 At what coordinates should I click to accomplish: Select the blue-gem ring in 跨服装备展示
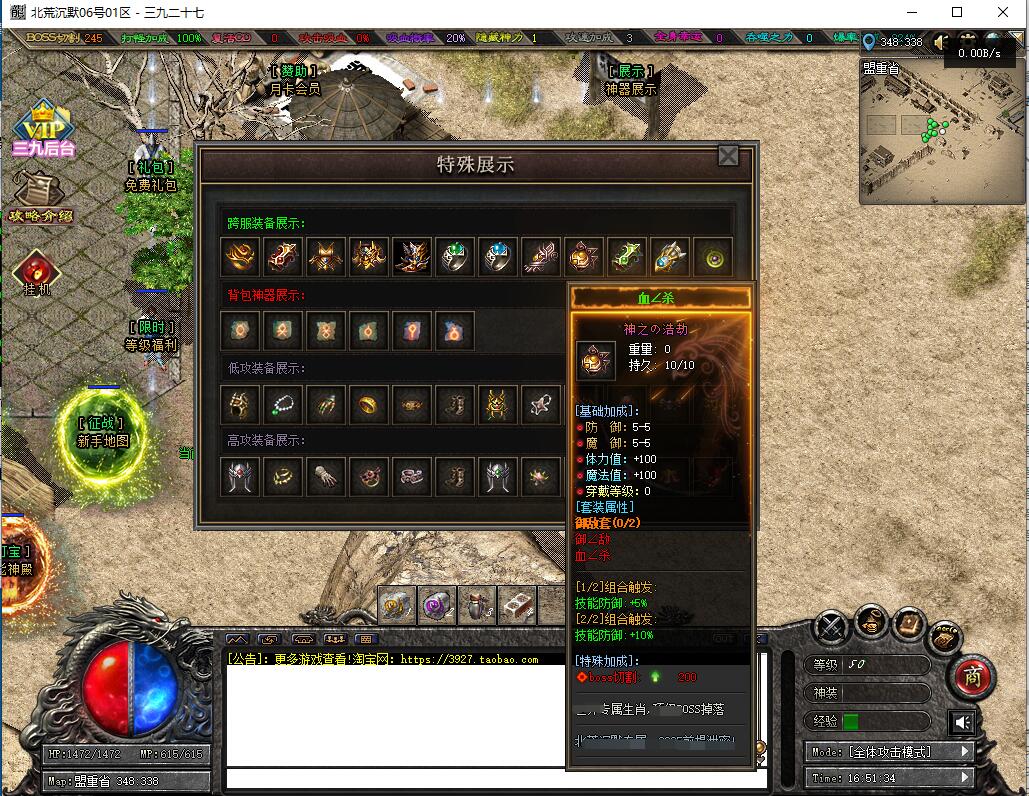coord(498,257)
